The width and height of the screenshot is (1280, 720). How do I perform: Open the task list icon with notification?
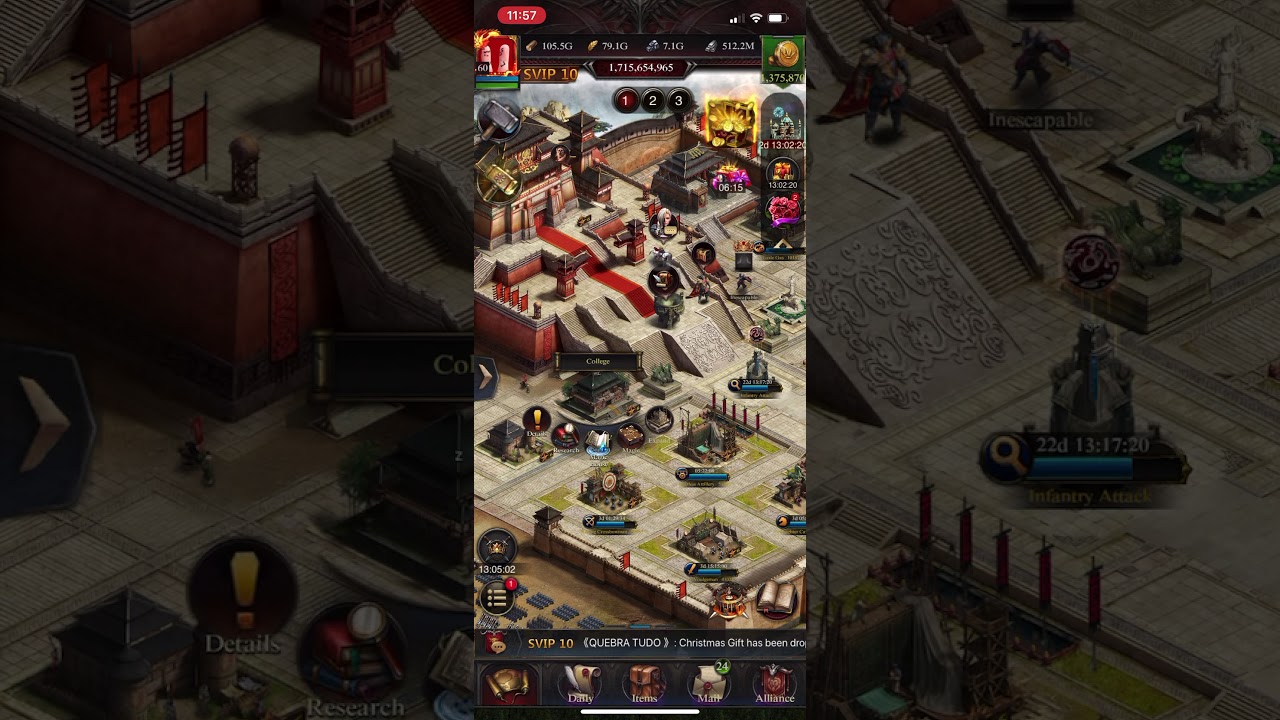(497, 597)
